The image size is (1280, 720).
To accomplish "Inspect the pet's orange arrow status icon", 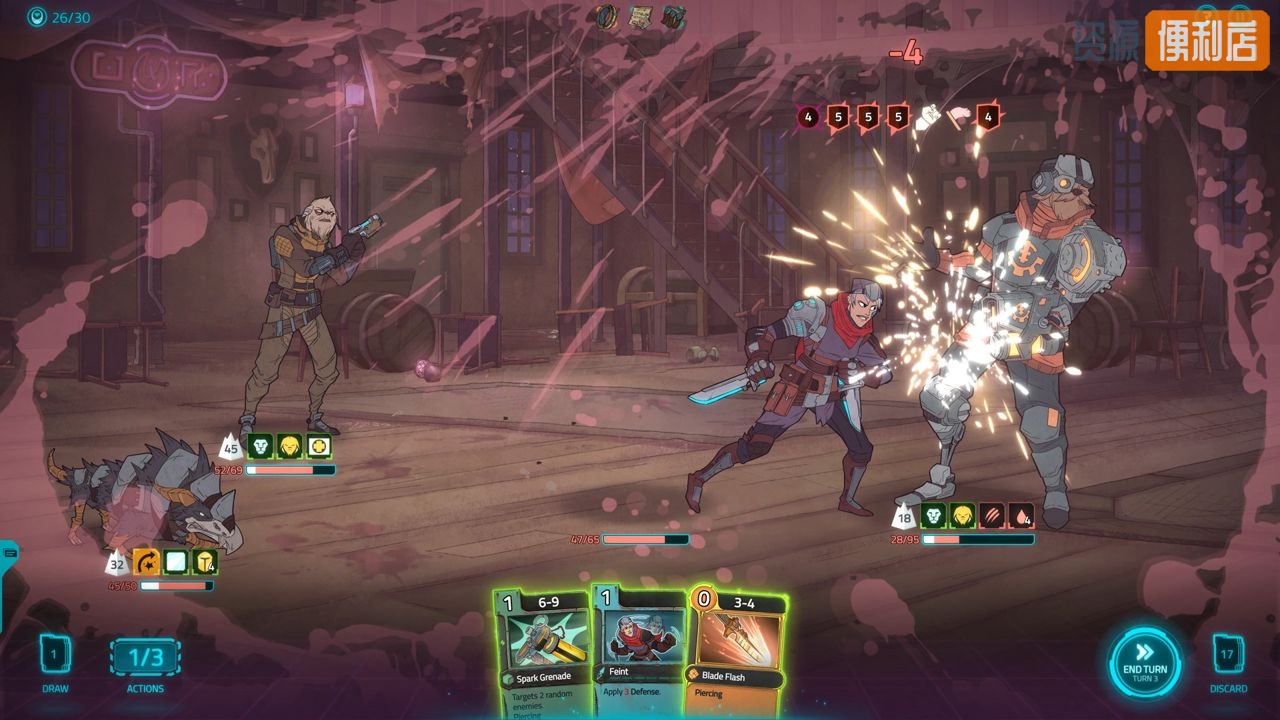I will (x=147, y=562).
